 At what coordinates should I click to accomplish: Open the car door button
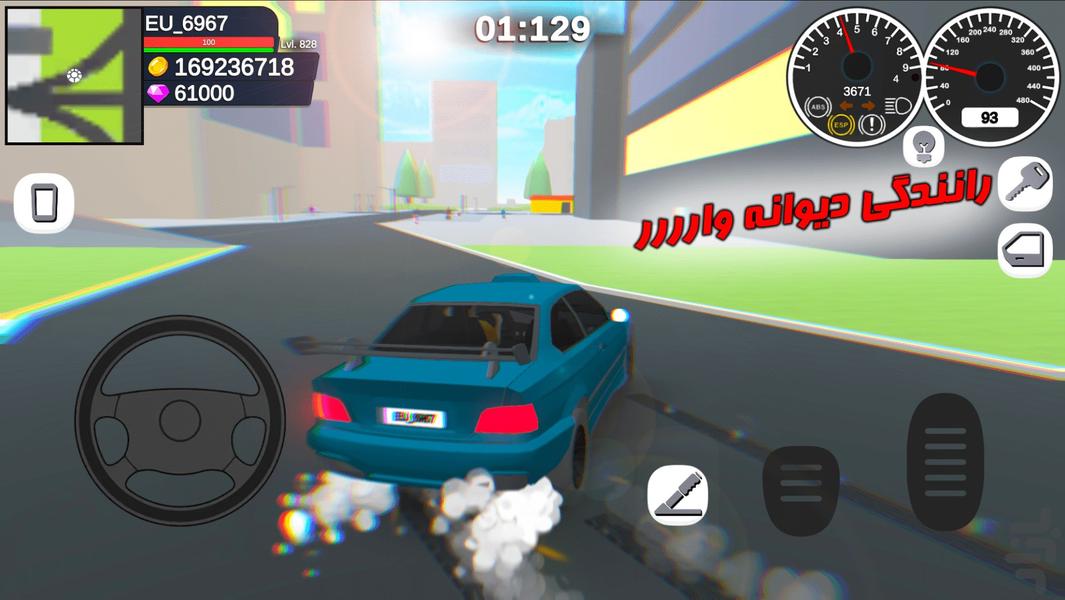1025,250
